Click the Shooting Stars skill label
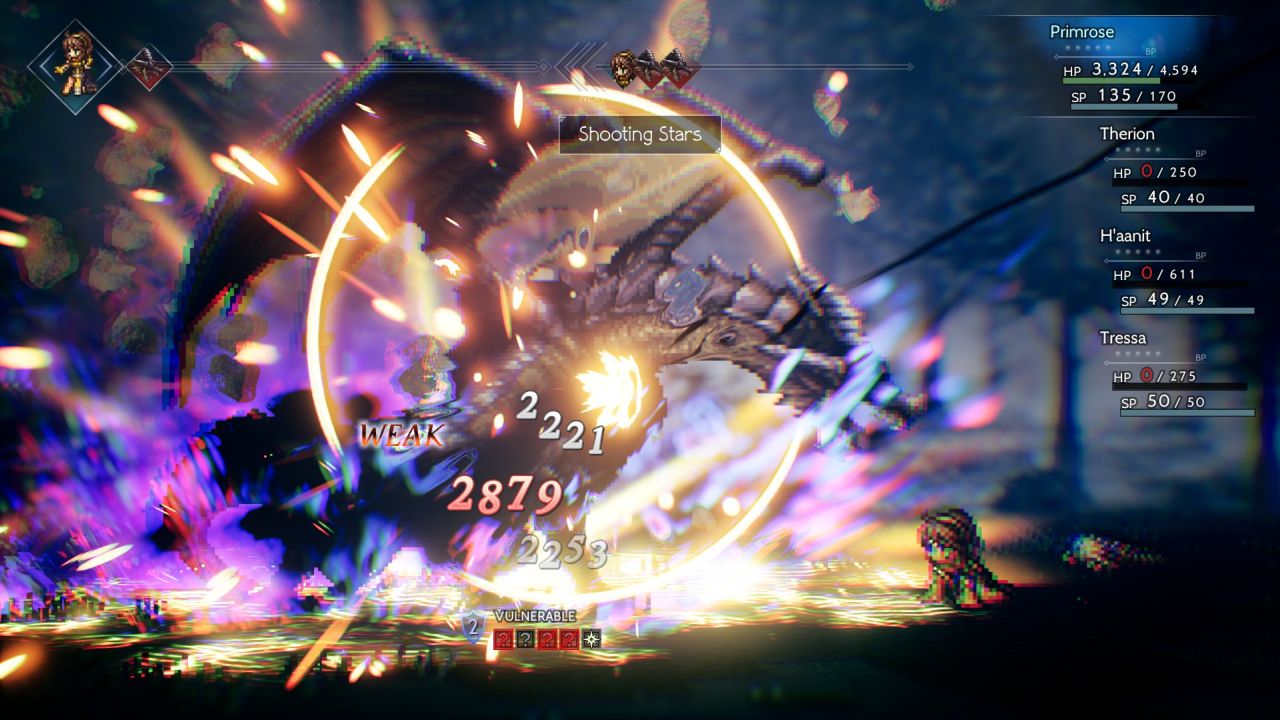The height and width of the screenshot is (720, 1280). (639, 135)
